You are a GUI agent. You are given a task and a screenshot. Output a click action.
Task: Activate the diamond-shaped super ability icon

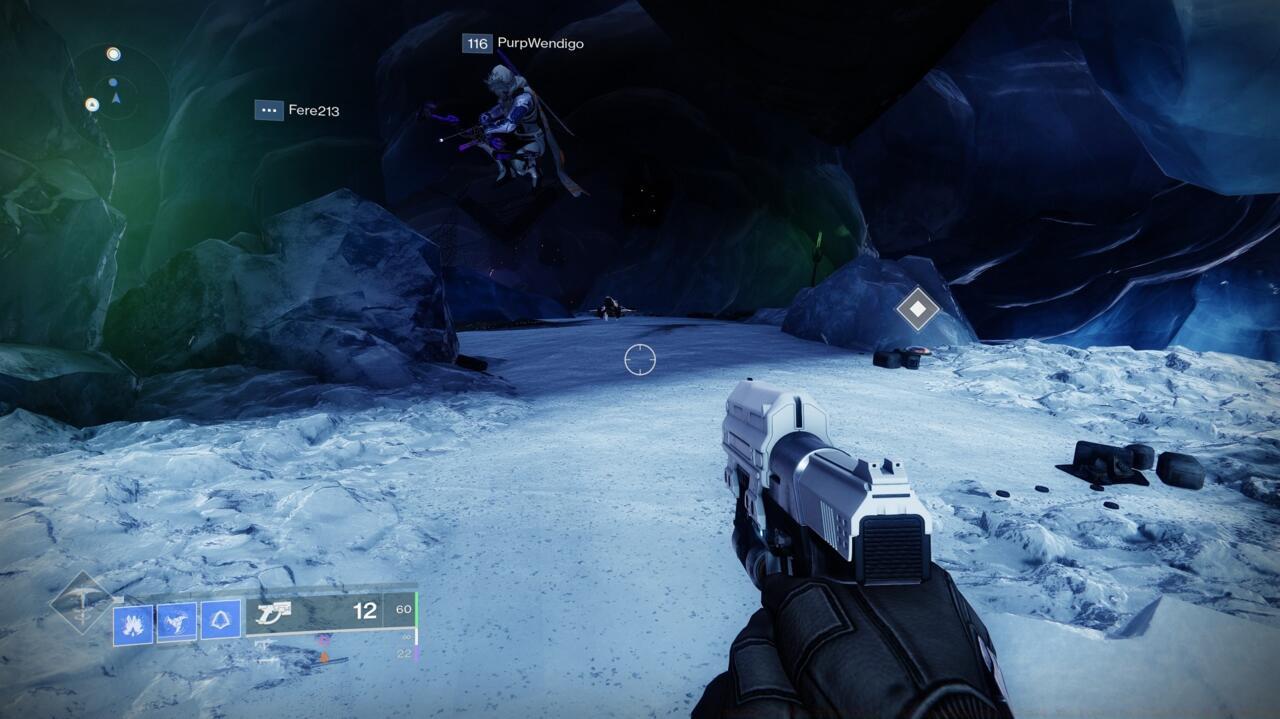coord(81,601)
